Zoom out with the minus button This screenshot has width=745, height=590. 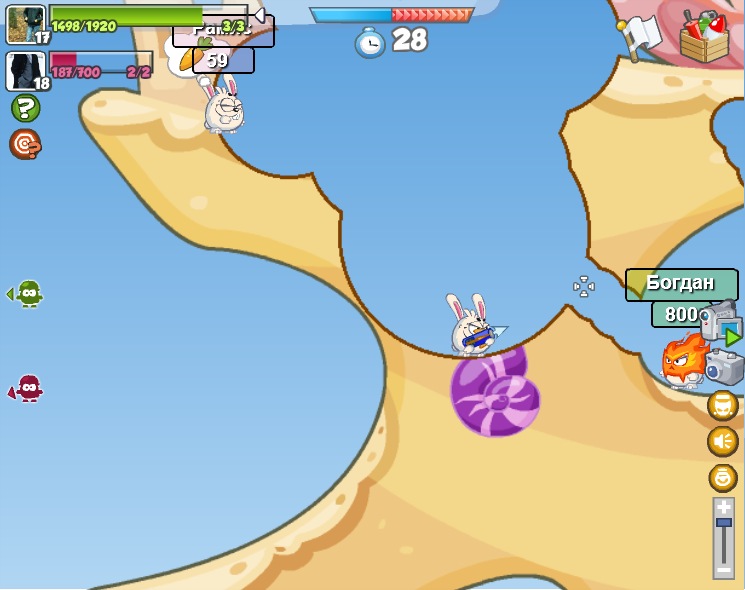(723, 569)
